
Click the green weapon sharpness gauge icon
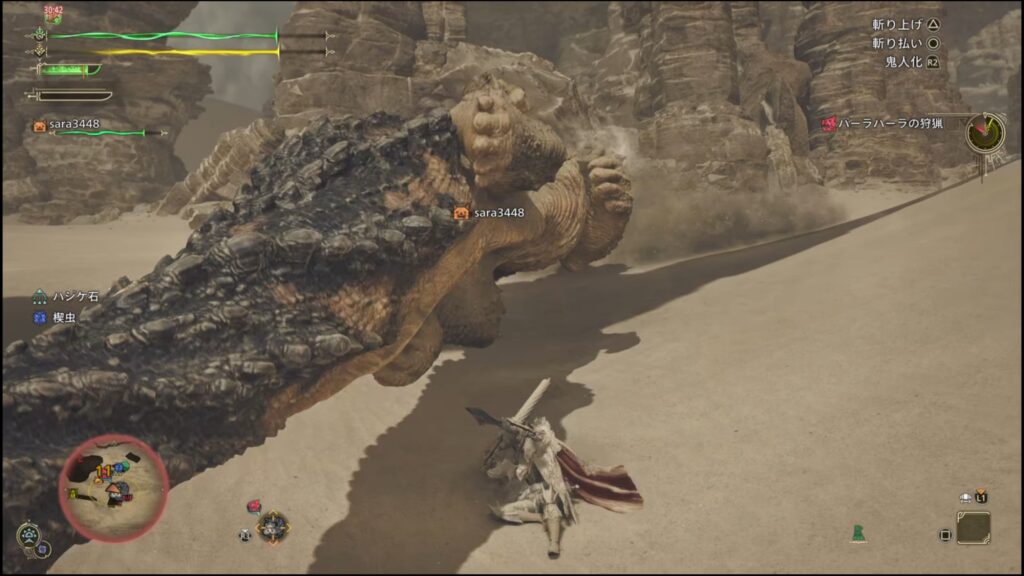68,69
